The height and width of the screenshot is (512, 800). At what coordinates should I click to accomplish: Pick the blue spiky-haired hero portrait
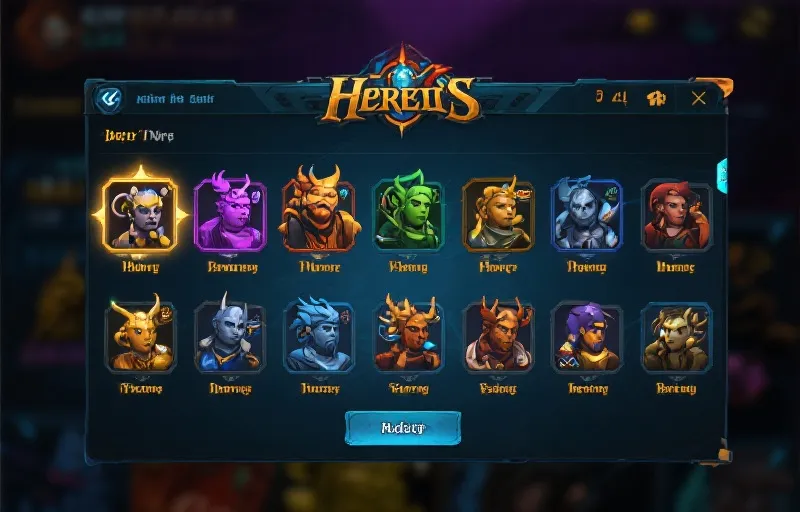point(319,337)
